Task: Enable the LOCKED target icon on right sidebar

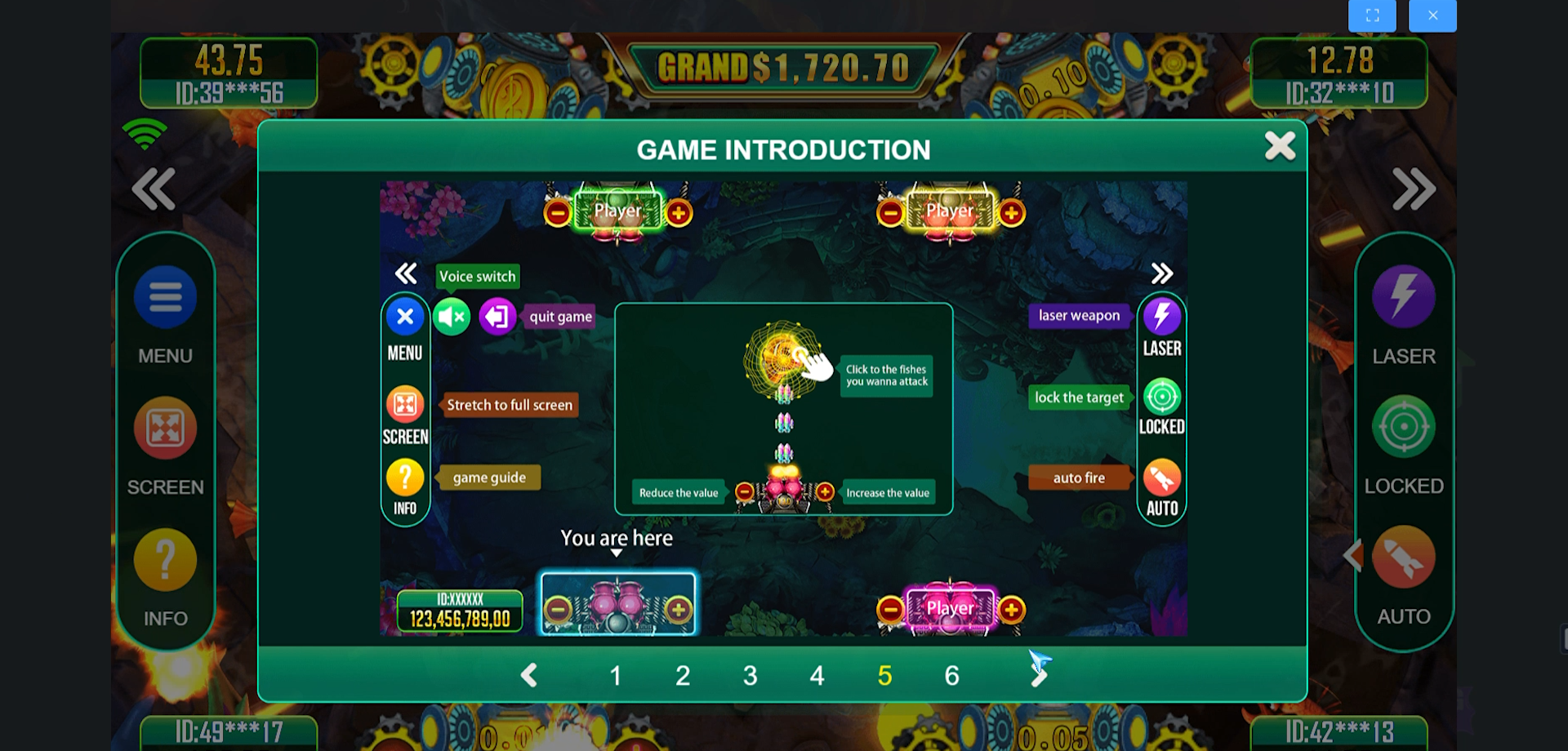Action: point(1403,426)
